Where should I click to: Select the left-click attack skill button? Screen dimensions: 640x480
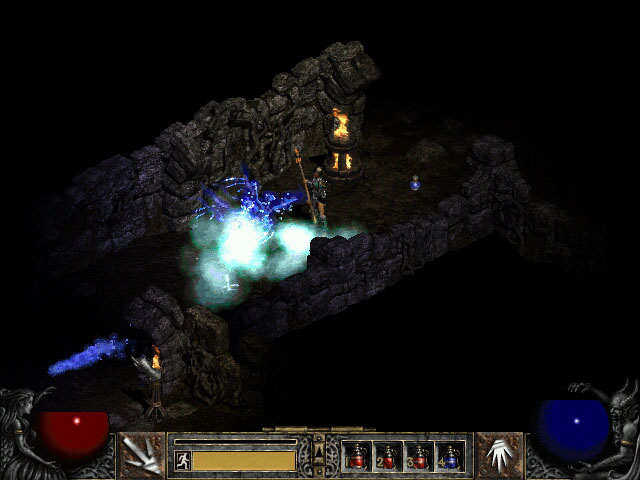[x=141, y=456]
